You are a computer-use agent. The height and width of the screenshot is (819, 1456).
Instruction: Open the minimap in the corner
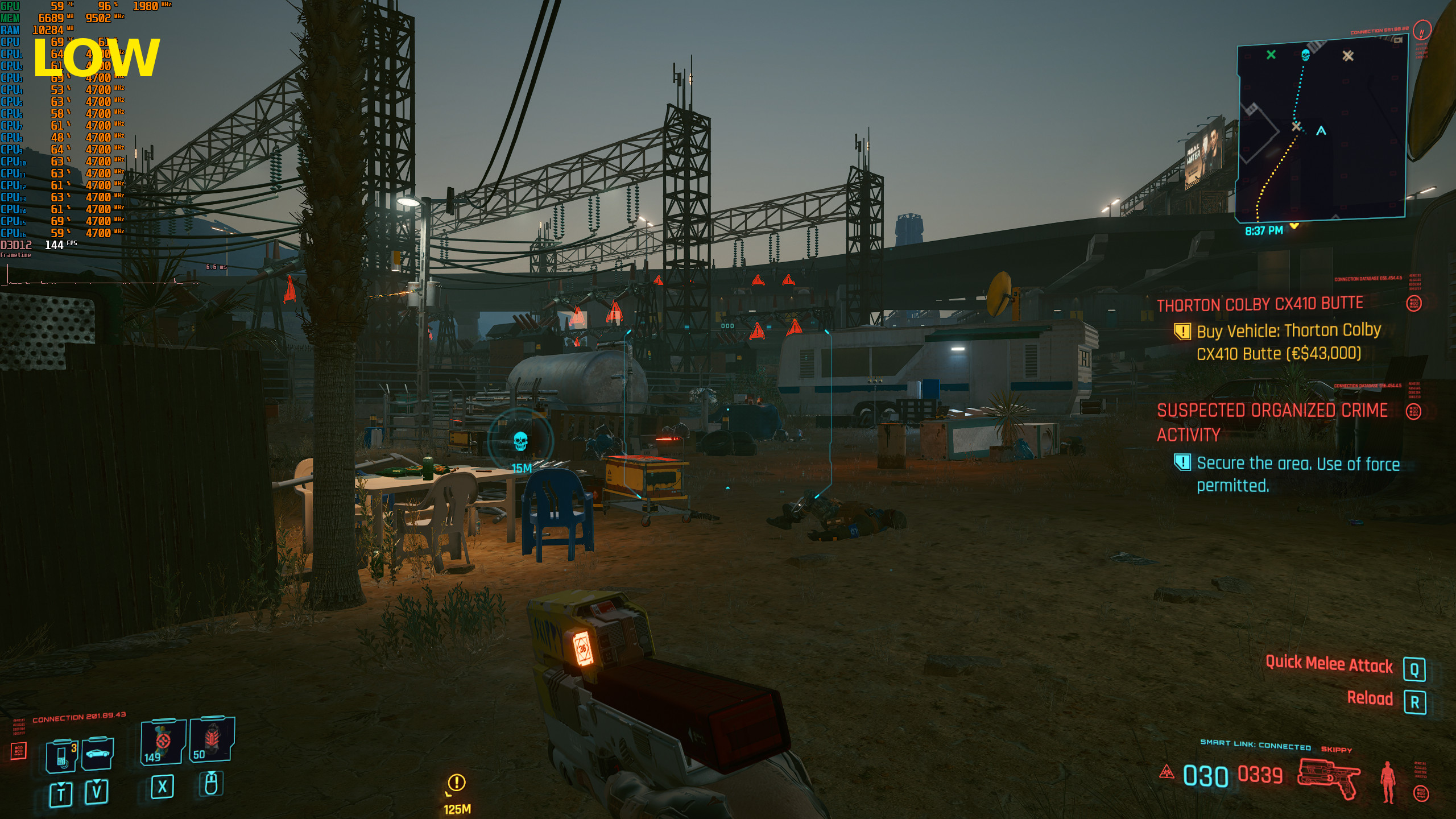click(1321, 132)
